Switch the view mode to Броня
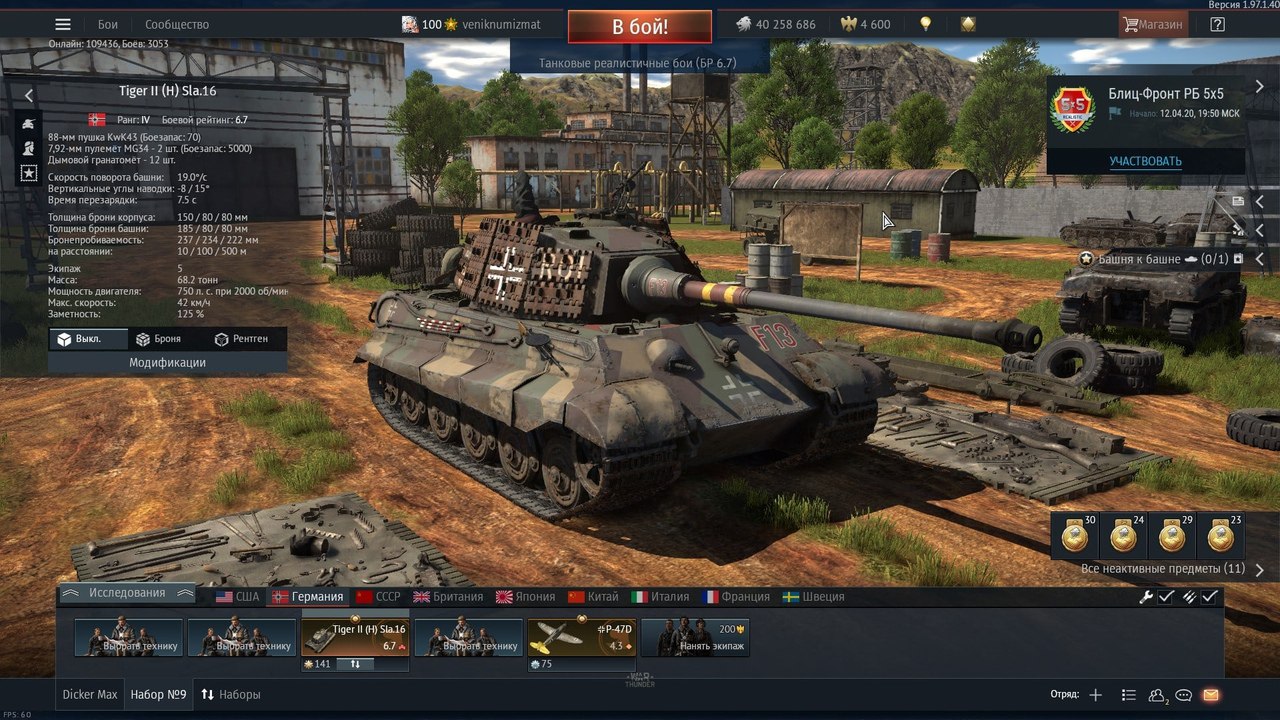Image resolution: width=1280 pixels, height=720 pixels. pos(158,339)
